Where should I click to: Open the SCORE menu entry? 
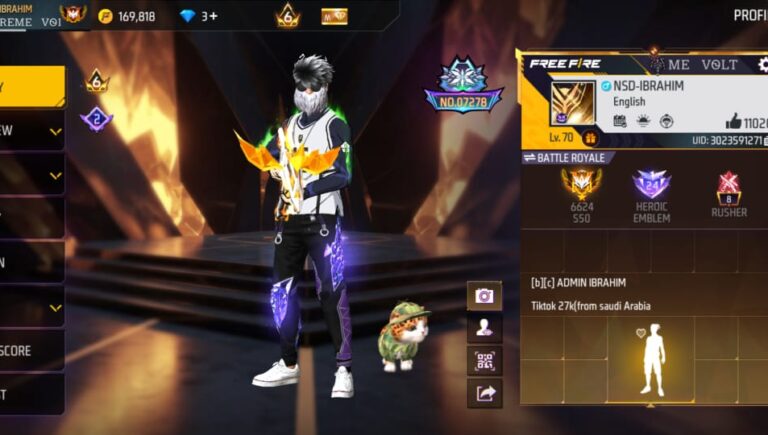point(30,351)
